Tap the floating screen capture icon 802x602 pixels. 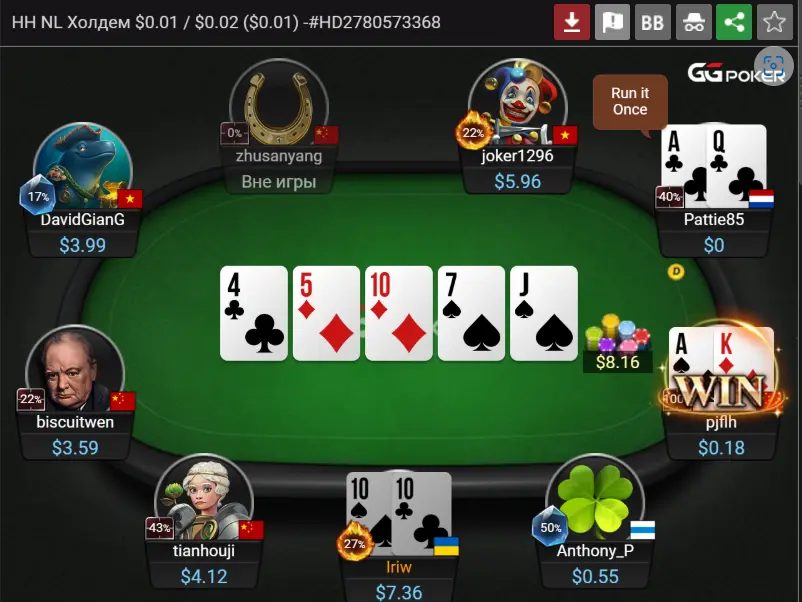point(773,68)
